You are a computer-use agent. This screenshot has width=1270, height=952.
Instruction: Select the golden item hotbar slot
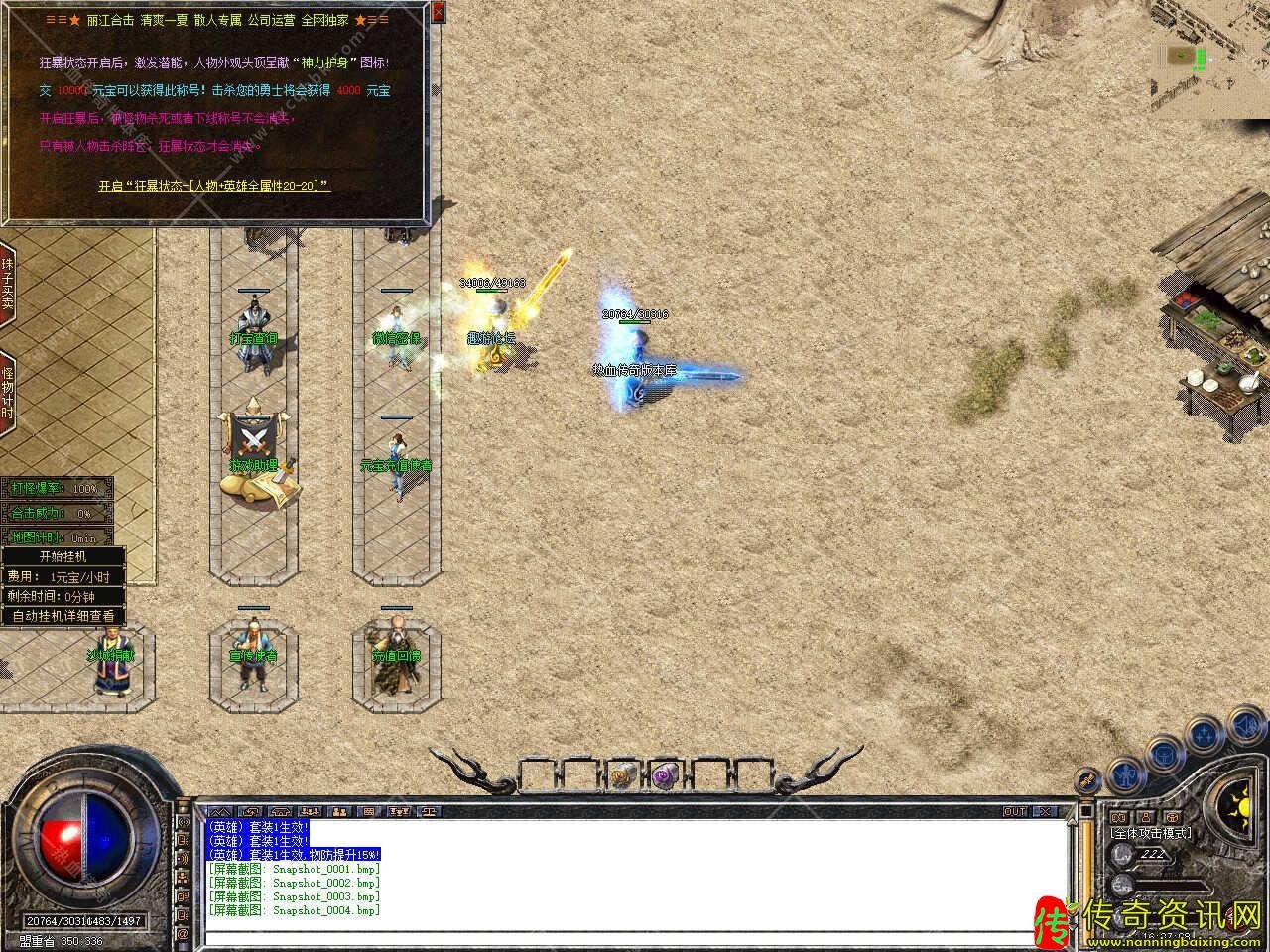pos(622,776)
